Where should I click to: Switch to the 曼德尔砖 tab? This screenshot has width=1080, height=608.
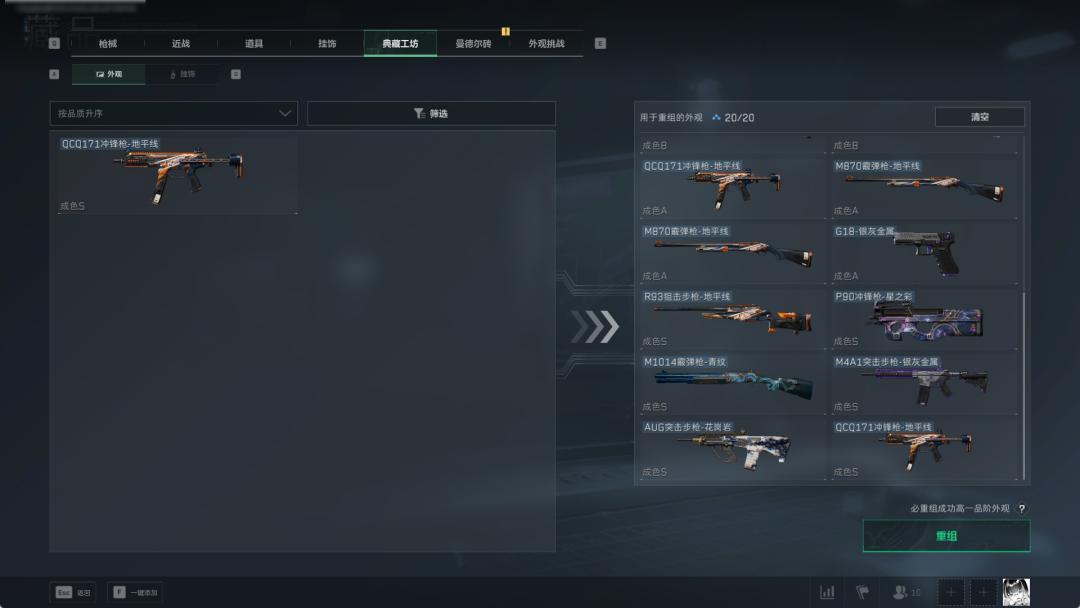pyautogui.click(x=473, y=44)
